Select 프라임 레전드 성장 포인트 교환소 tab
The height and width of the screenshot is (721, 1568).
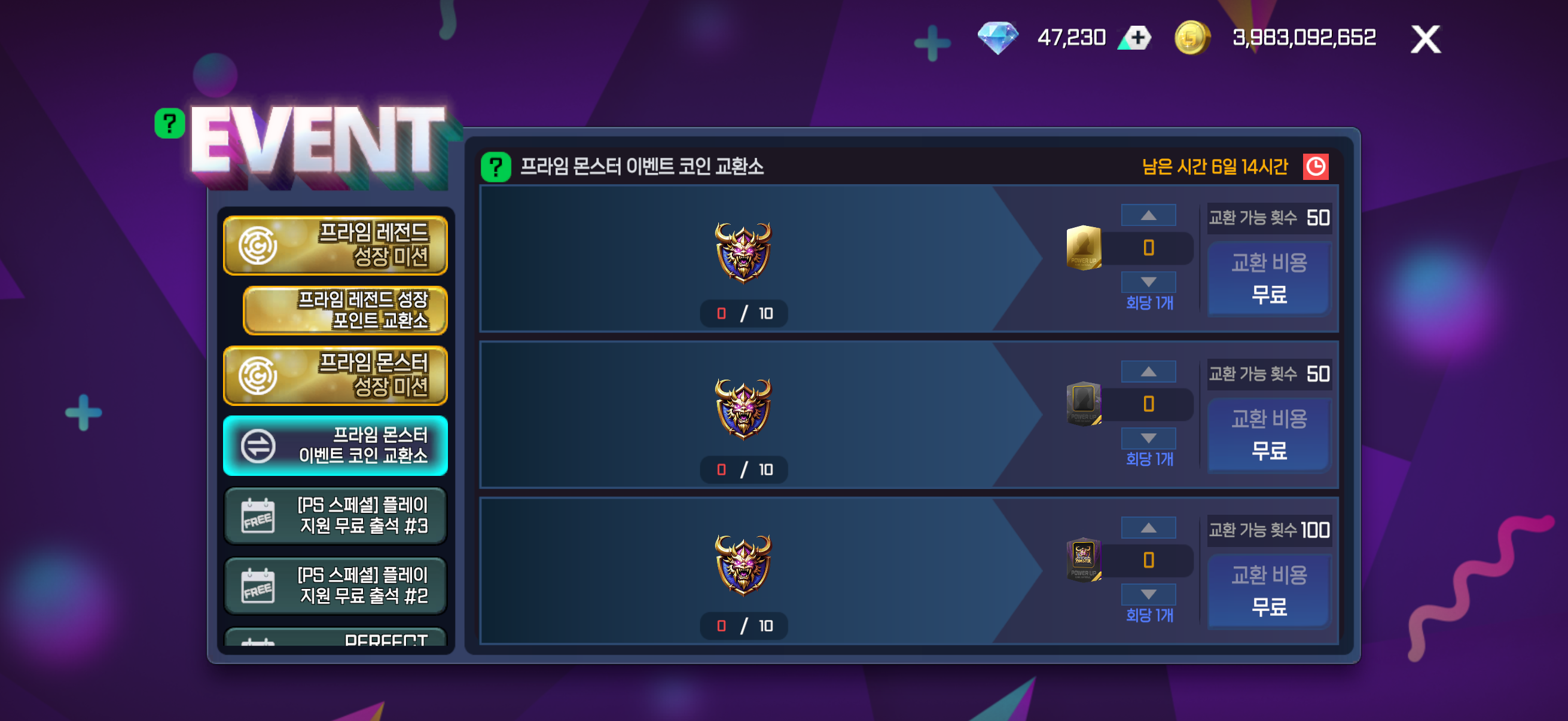(x=345, y=310)
